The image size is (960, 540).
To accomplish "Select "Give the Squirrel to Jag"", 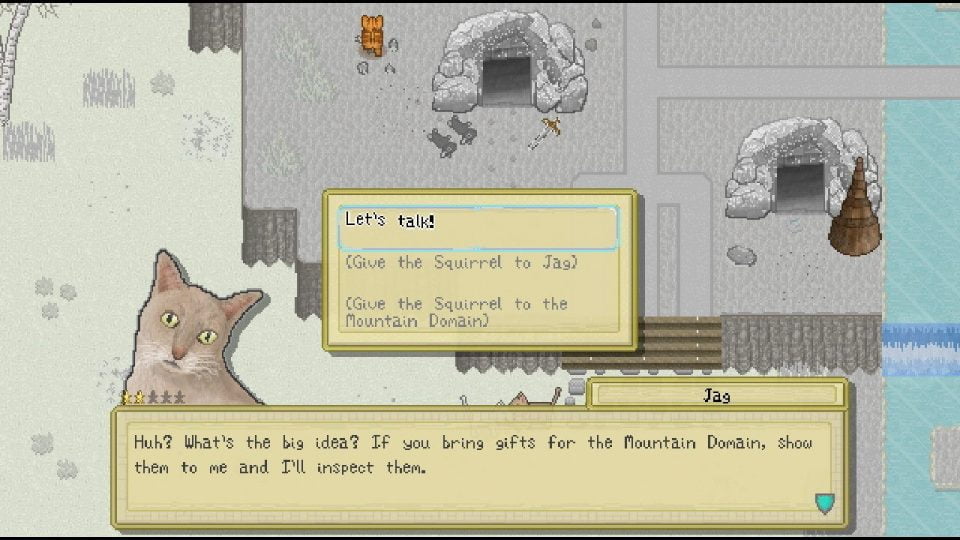I will tap(461, 263).
